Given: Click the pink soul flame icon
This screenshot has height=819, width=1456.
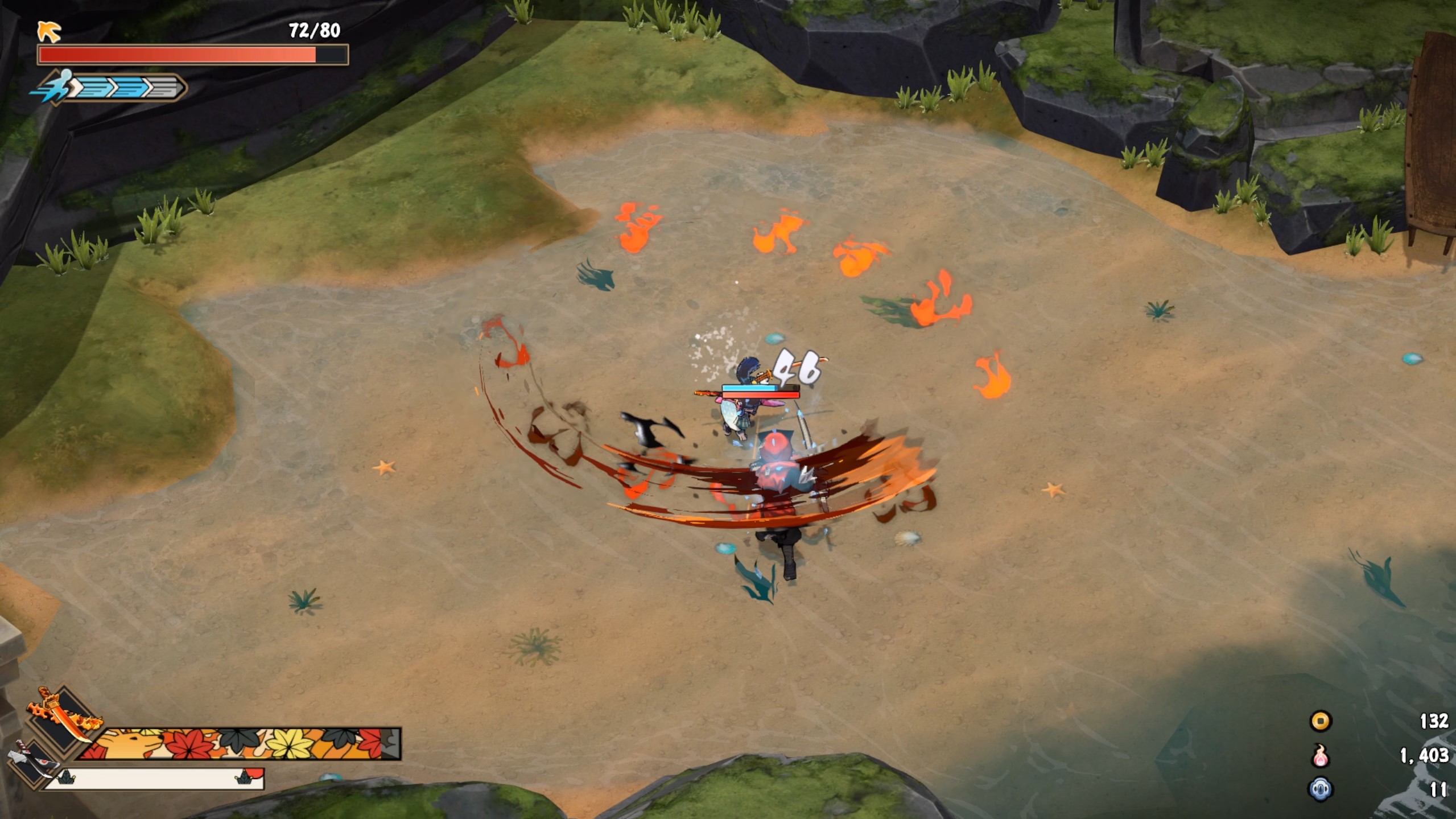Looking at the screenshot, I should (1320, 756).
